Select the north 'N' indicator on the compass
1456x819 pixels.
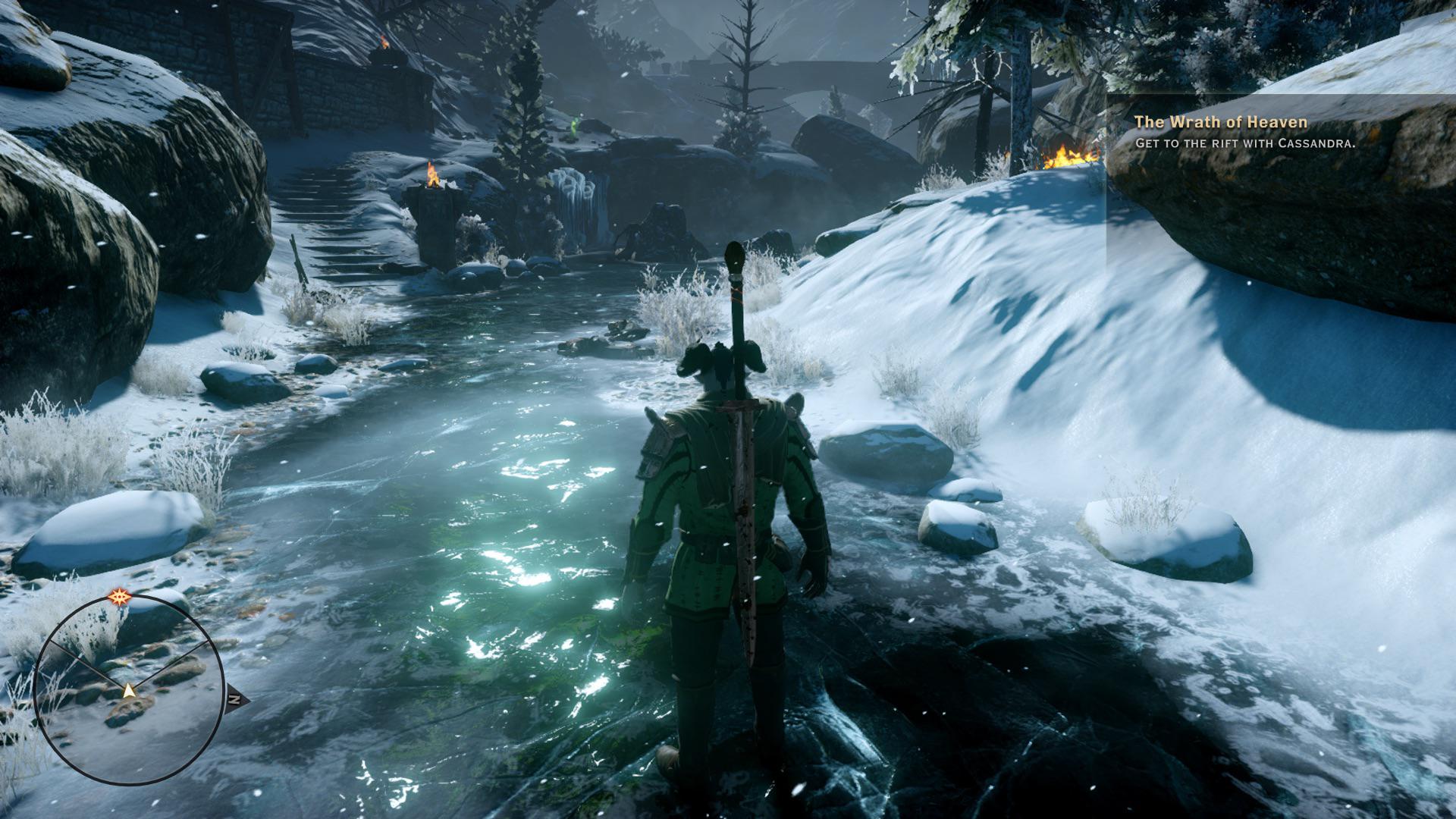click(235, 698)
